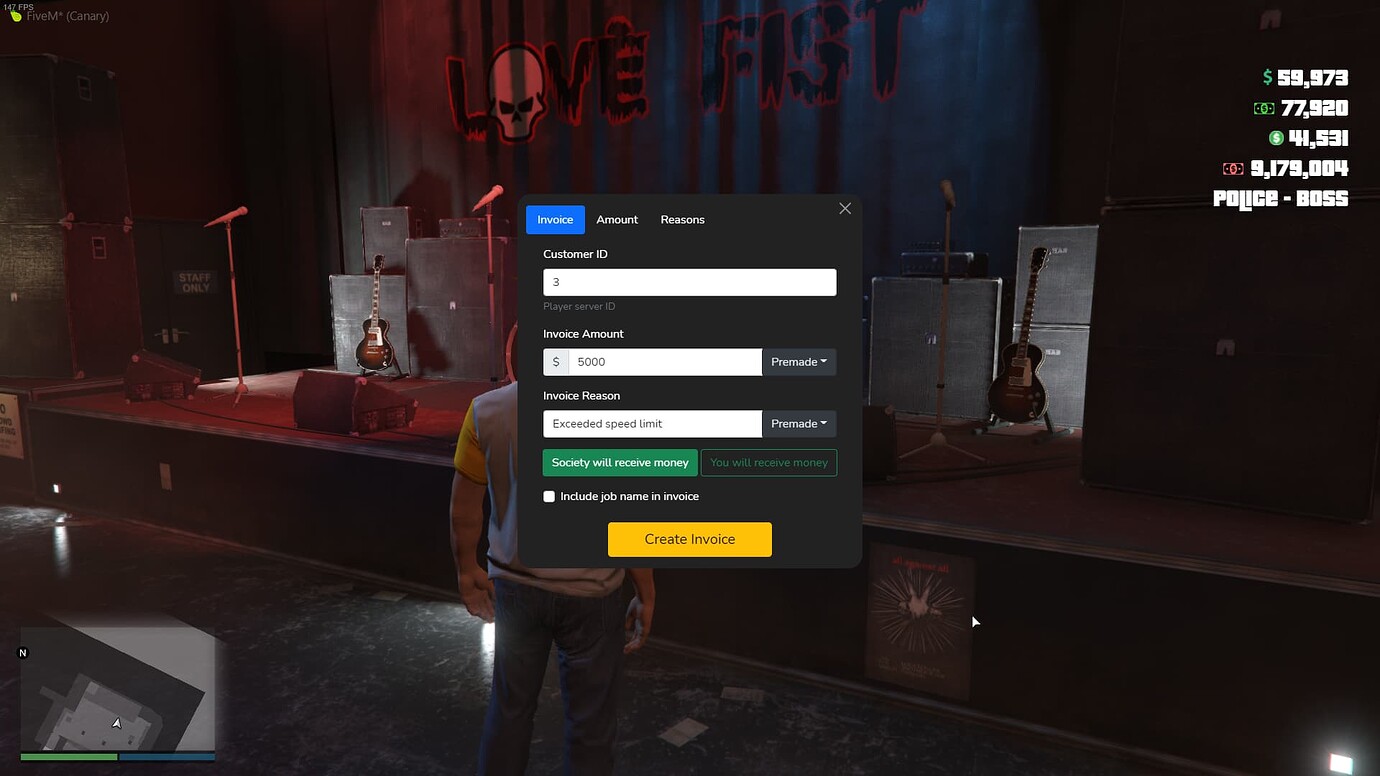The image size is (1380, 776).
Task: Click the Create Invoice button
Action: click(689, 539)
